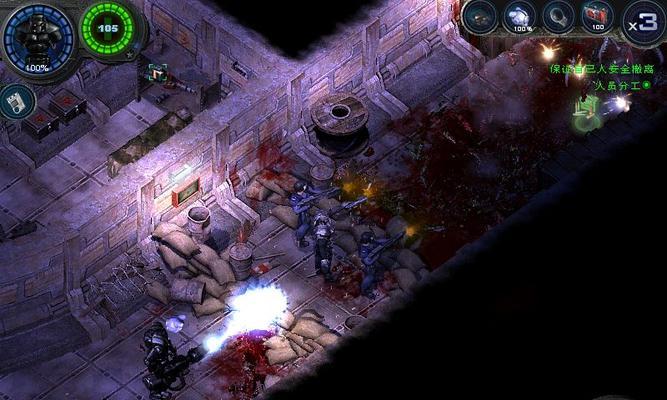Viewport: 667px width, 400px height.
Task: Select the 100% flashlight item slot
Action: (x=521, y=17)
